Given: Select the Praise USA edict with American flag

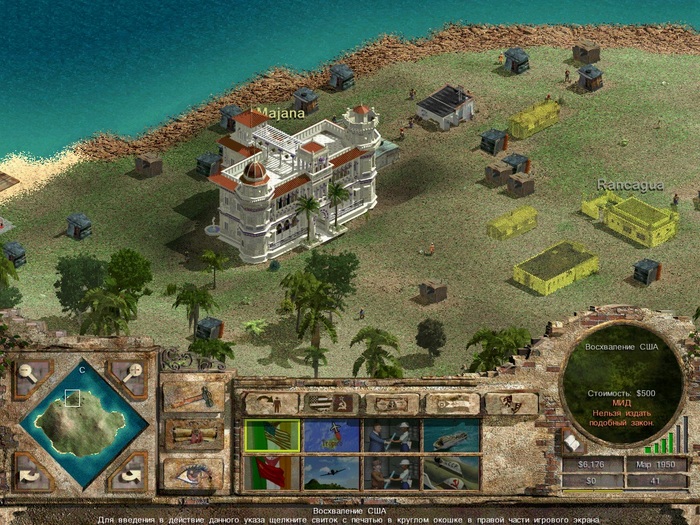Looking at the screenshot, I should [271, 435].
